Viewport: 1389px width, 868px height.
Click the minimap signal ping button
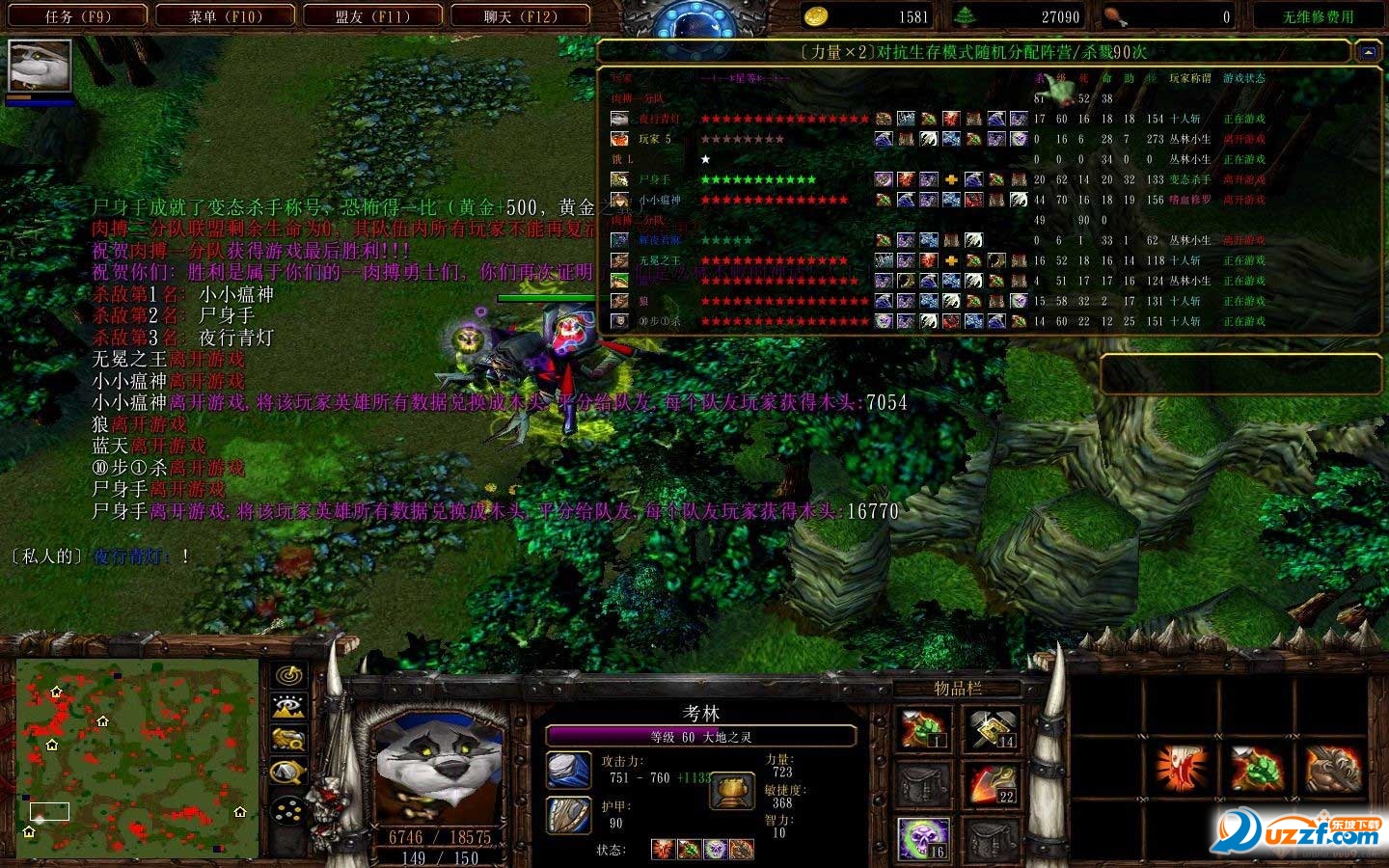pos(289,676)
